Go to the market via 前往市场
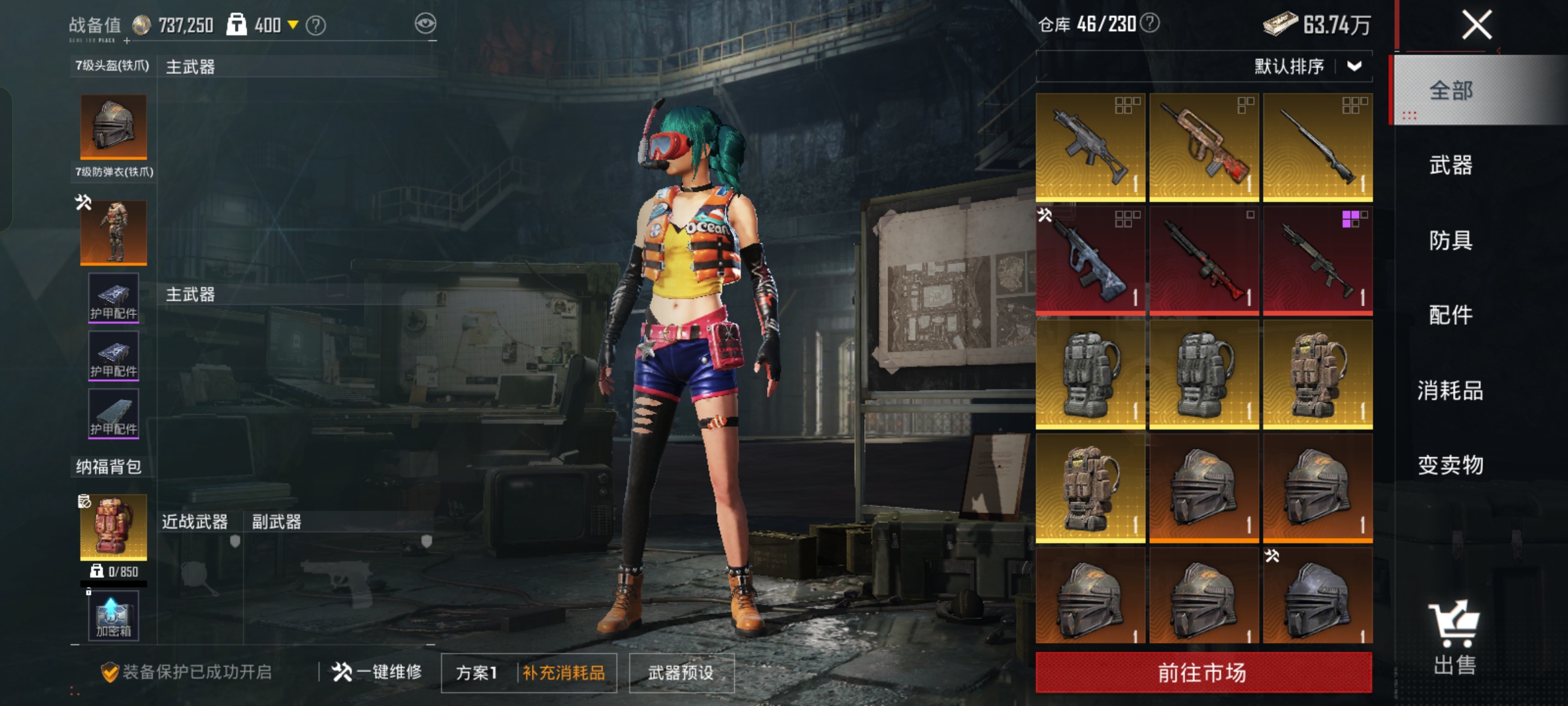1568x706 pixels. pos(1203,672)
